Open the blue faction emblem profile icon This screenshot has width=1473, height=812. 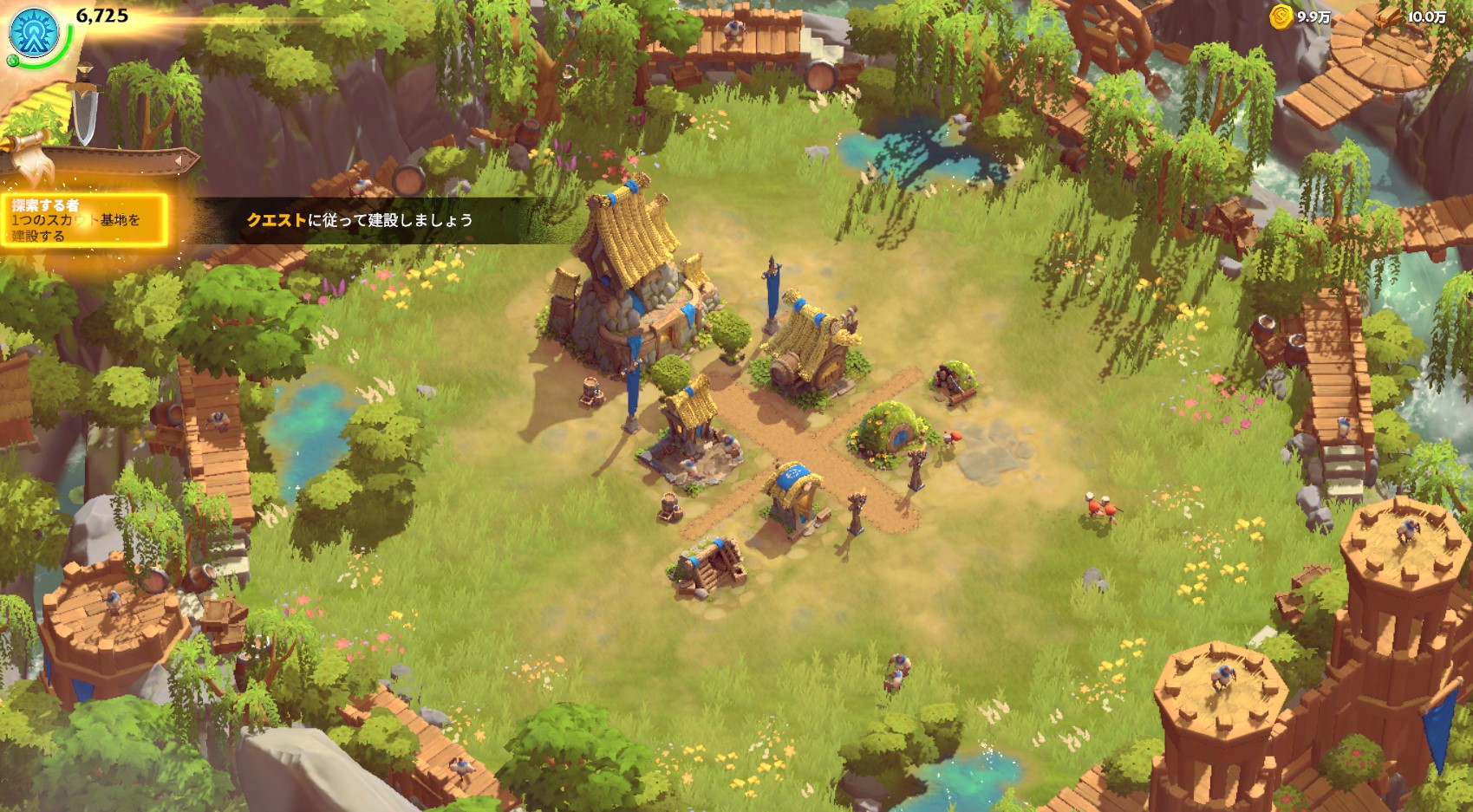tap(33, 32)
